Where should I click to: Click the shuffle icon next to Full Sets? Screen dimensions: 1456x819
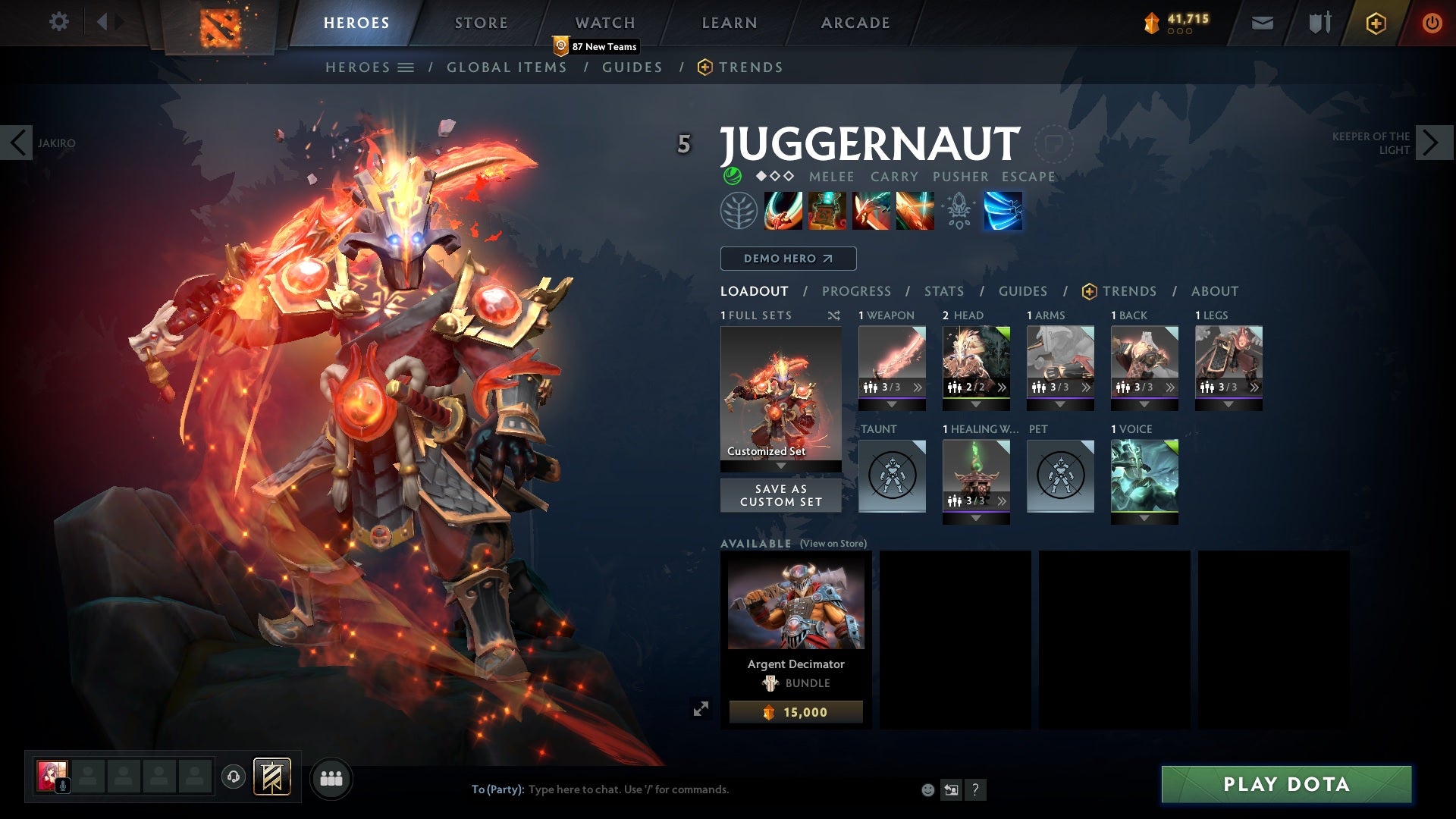pyautogui.click(x=834, y=315)
